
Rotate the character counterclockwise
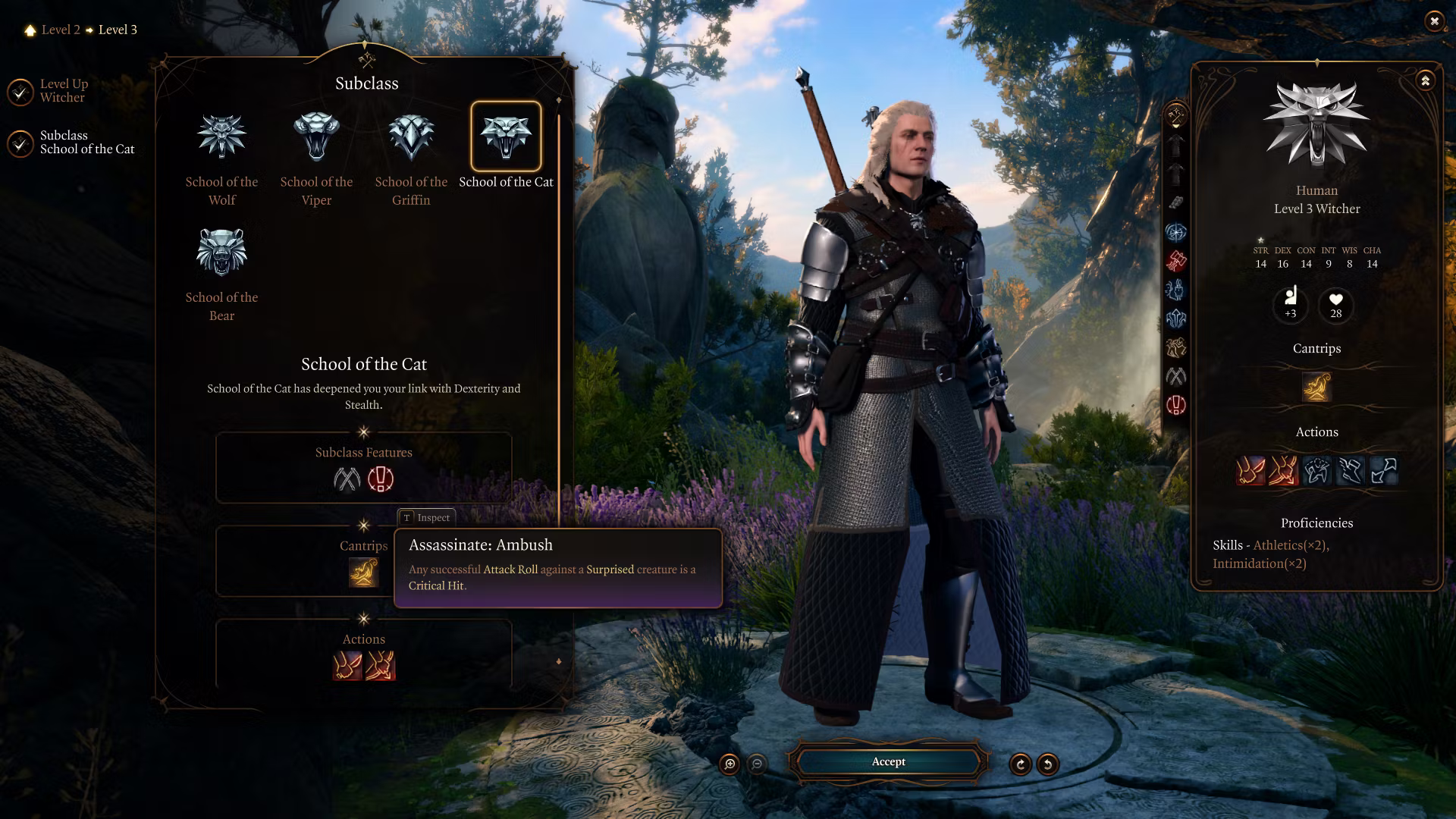click(1048, 764)
